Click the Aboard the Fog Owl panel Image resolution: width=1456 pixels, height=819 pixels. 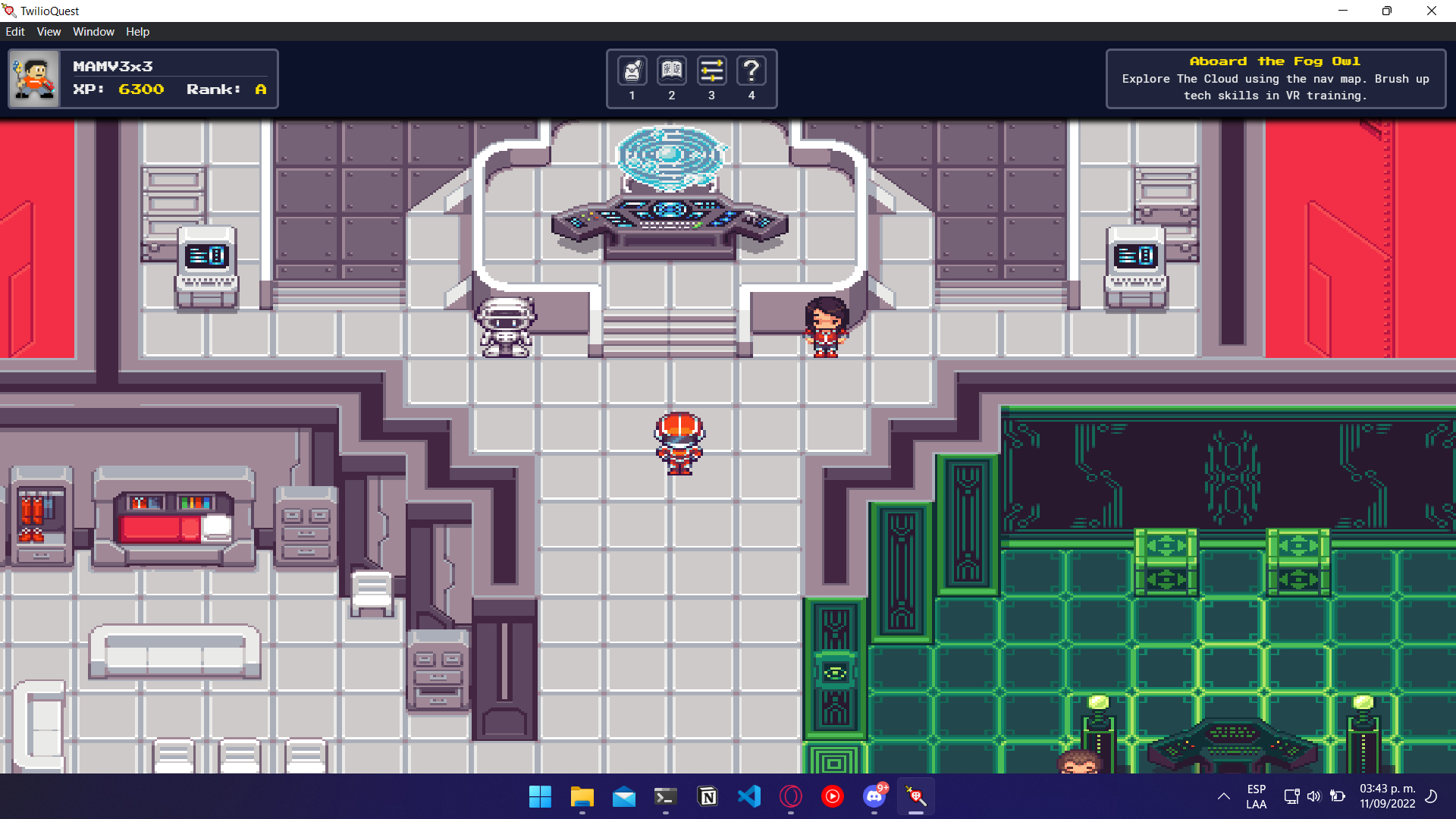[x=1275, y=78]
